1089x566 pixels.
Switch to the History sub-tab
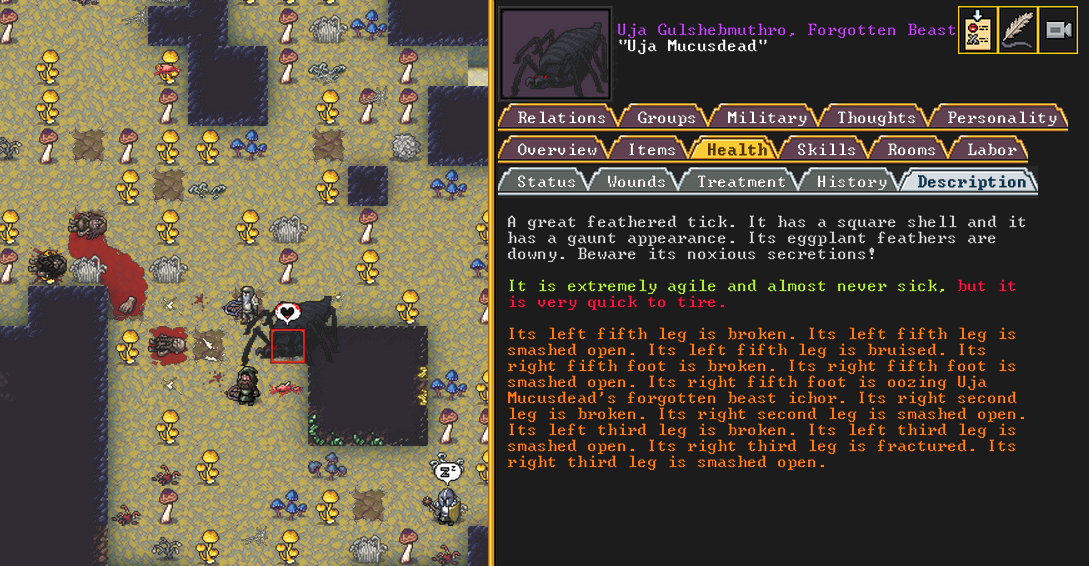coord(851,182)
